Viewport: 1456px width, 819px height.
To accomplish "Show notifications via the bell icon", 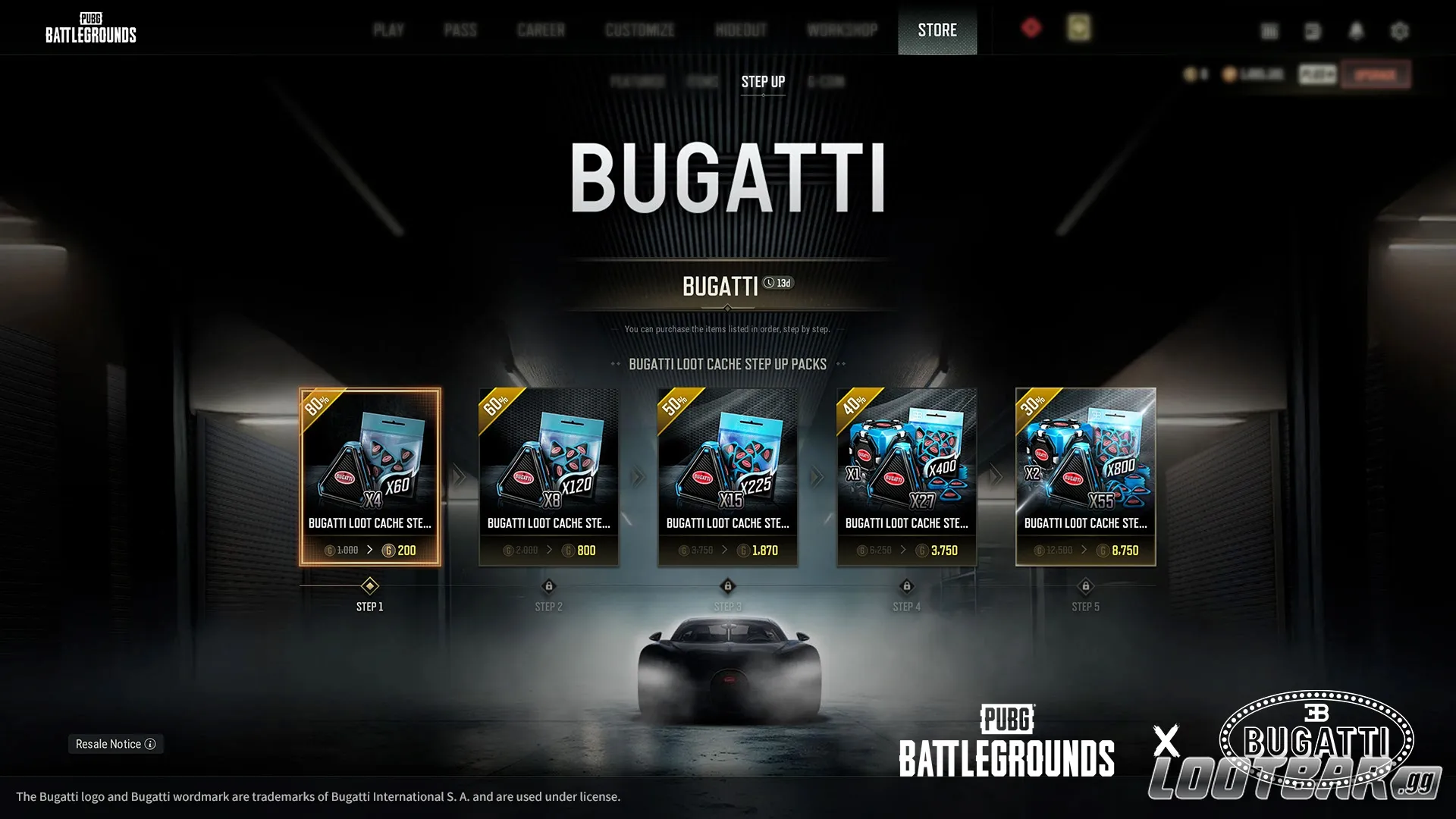I will pyautogui.click(x=1357, y=31).
